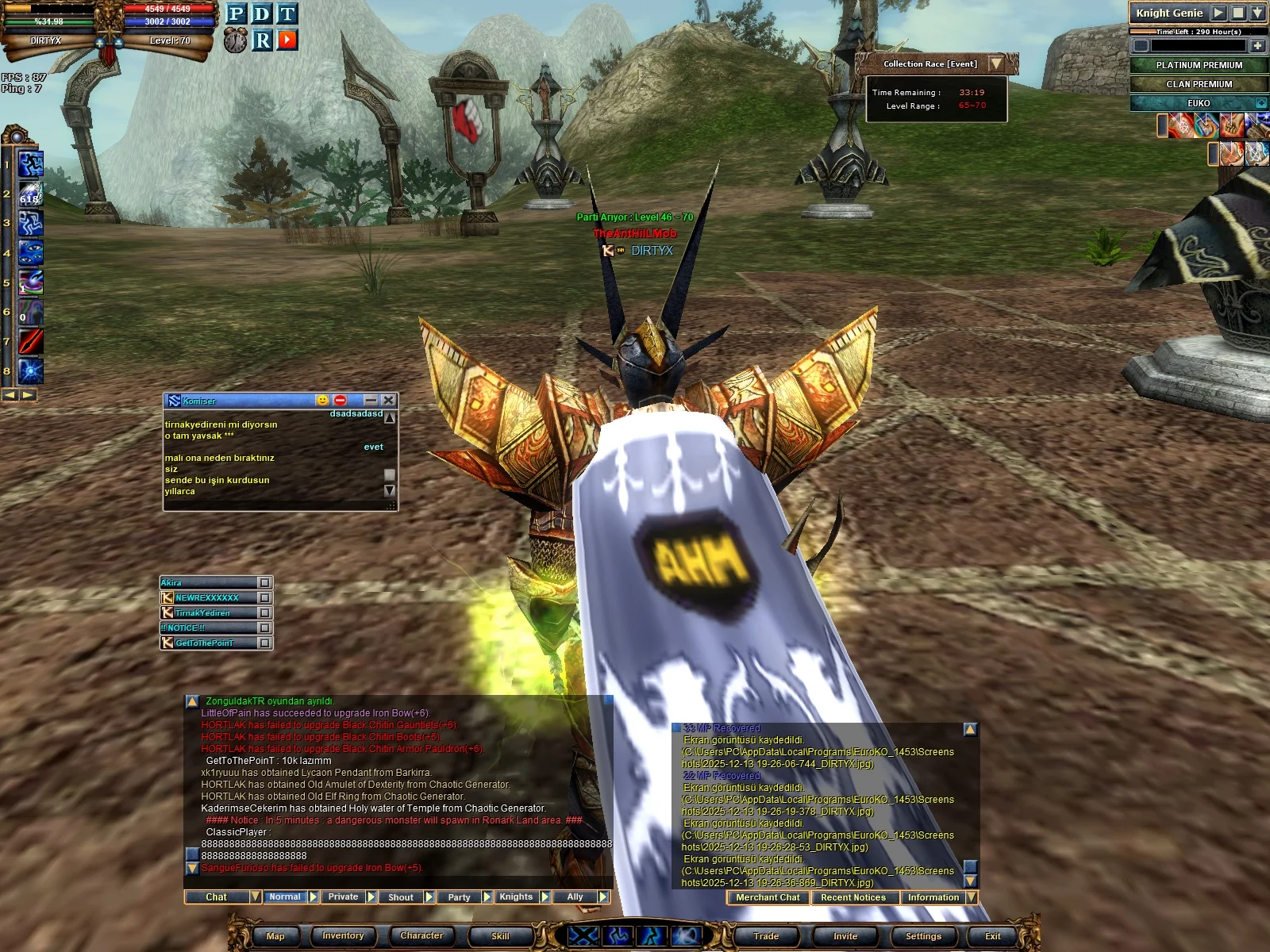Image resolution: width=1270 pixels, height=952 pixels.
Task: Start the Knight Genie with play button
Action: tap(1218, 13)
